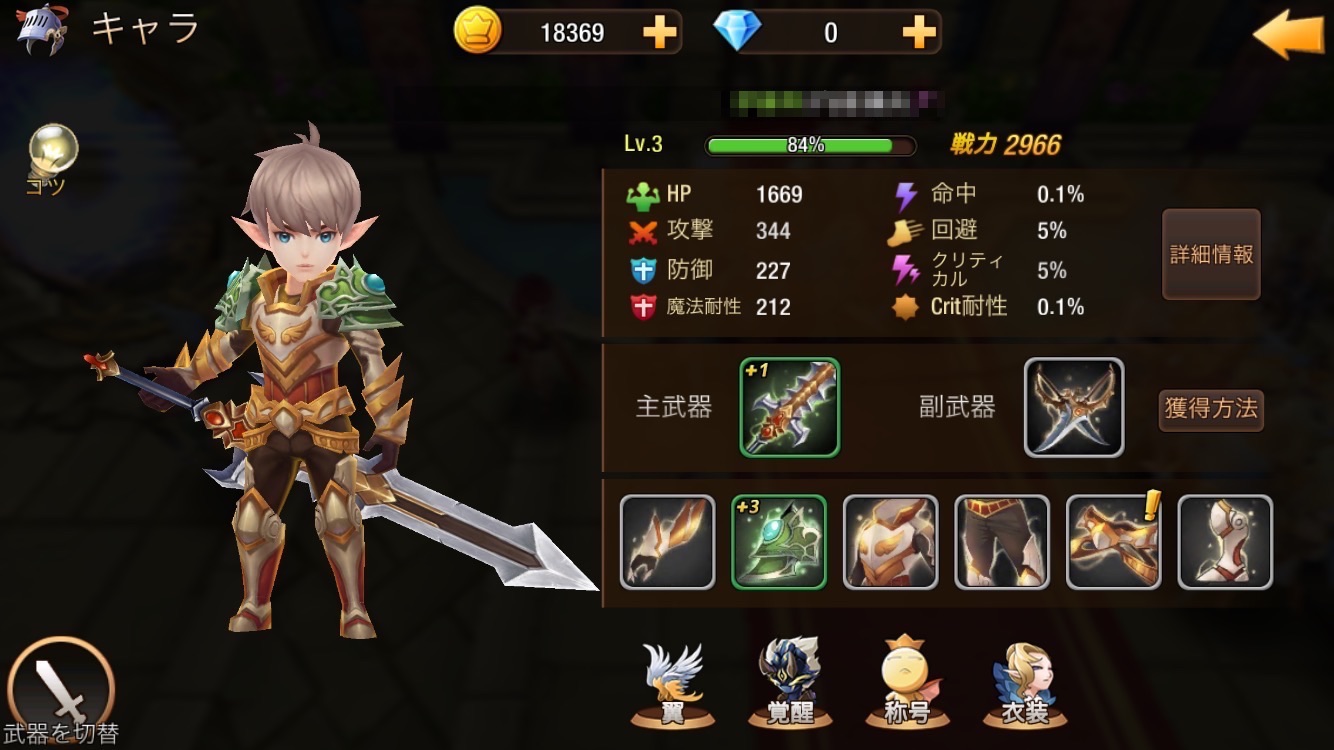Open the 覚醒 awakening menu
The width and height of the screenshot is (1334, 750).
click(x=789, y=685)
